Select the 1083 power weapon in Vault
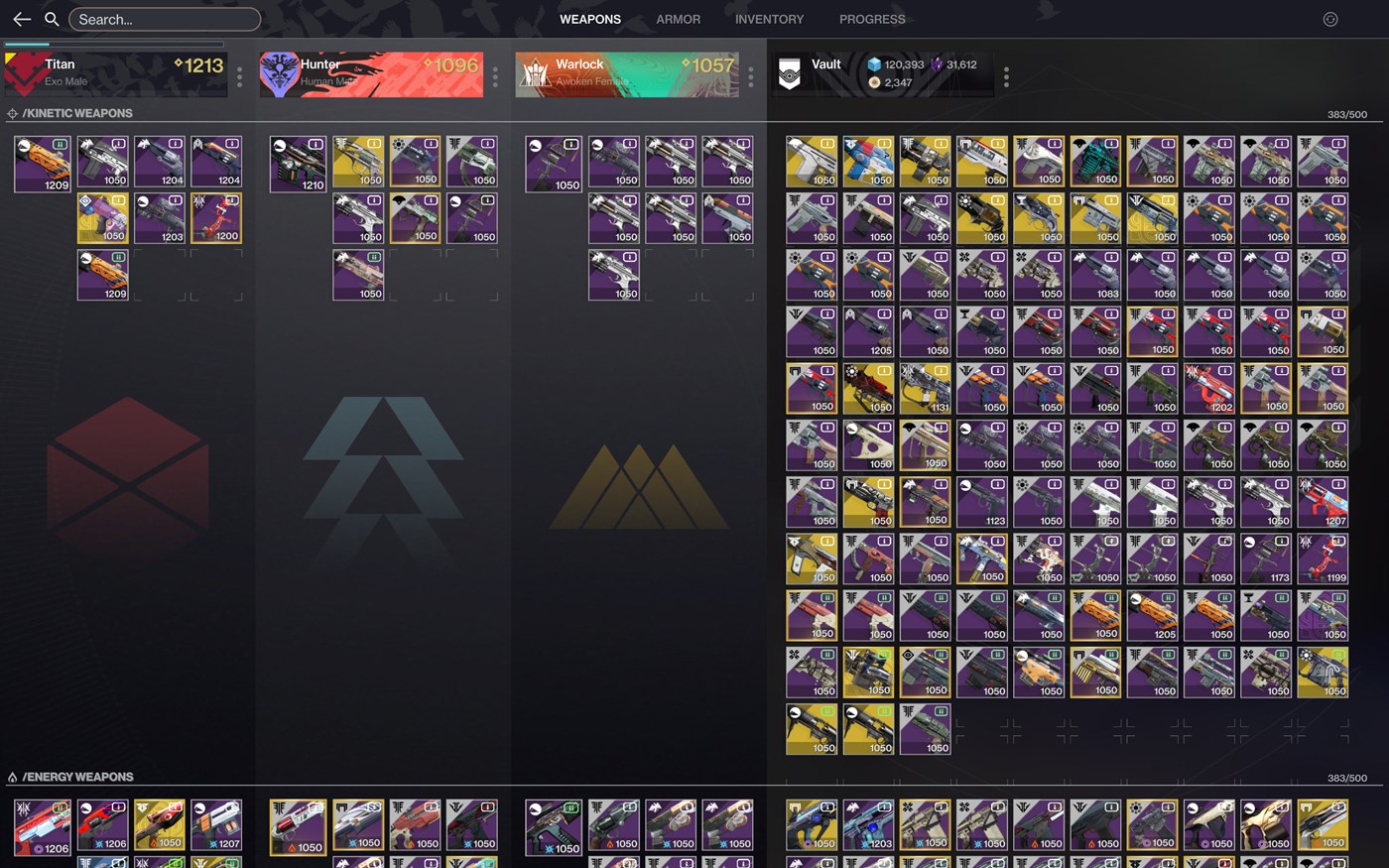1389x868 pixels. (x=1095, y=276)
